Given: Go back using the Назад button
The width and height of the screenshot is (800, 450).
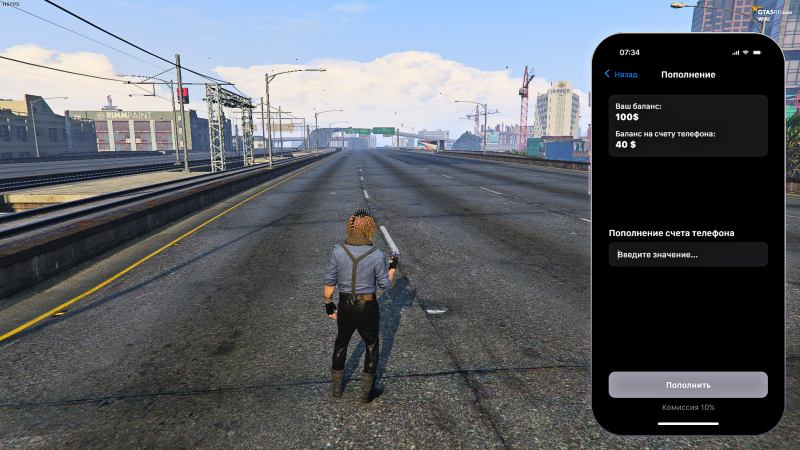Looking at the screenshot, I should tap(621, 75).
